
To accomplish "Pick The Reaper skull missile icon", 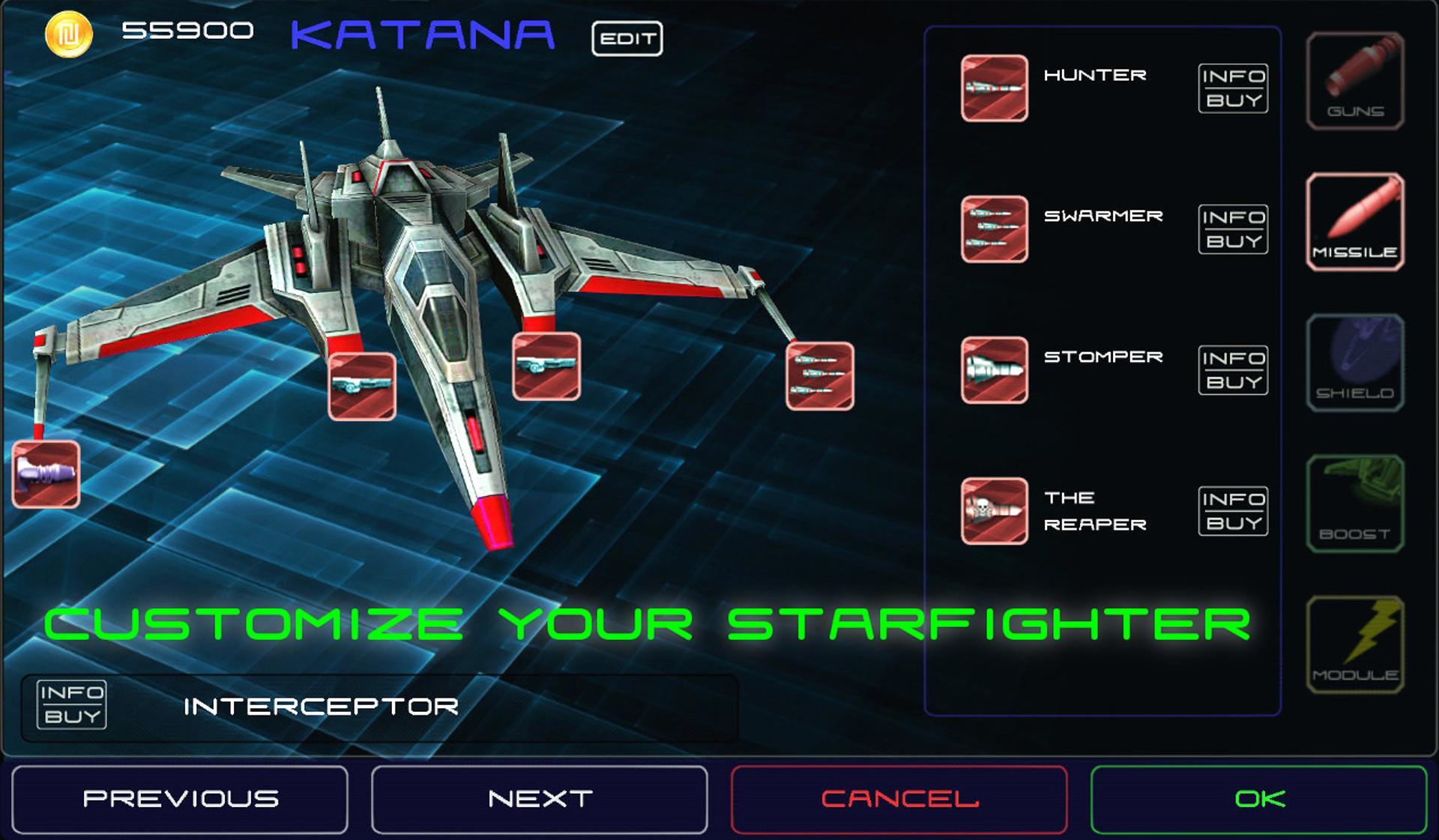I will tap(994, 510).
